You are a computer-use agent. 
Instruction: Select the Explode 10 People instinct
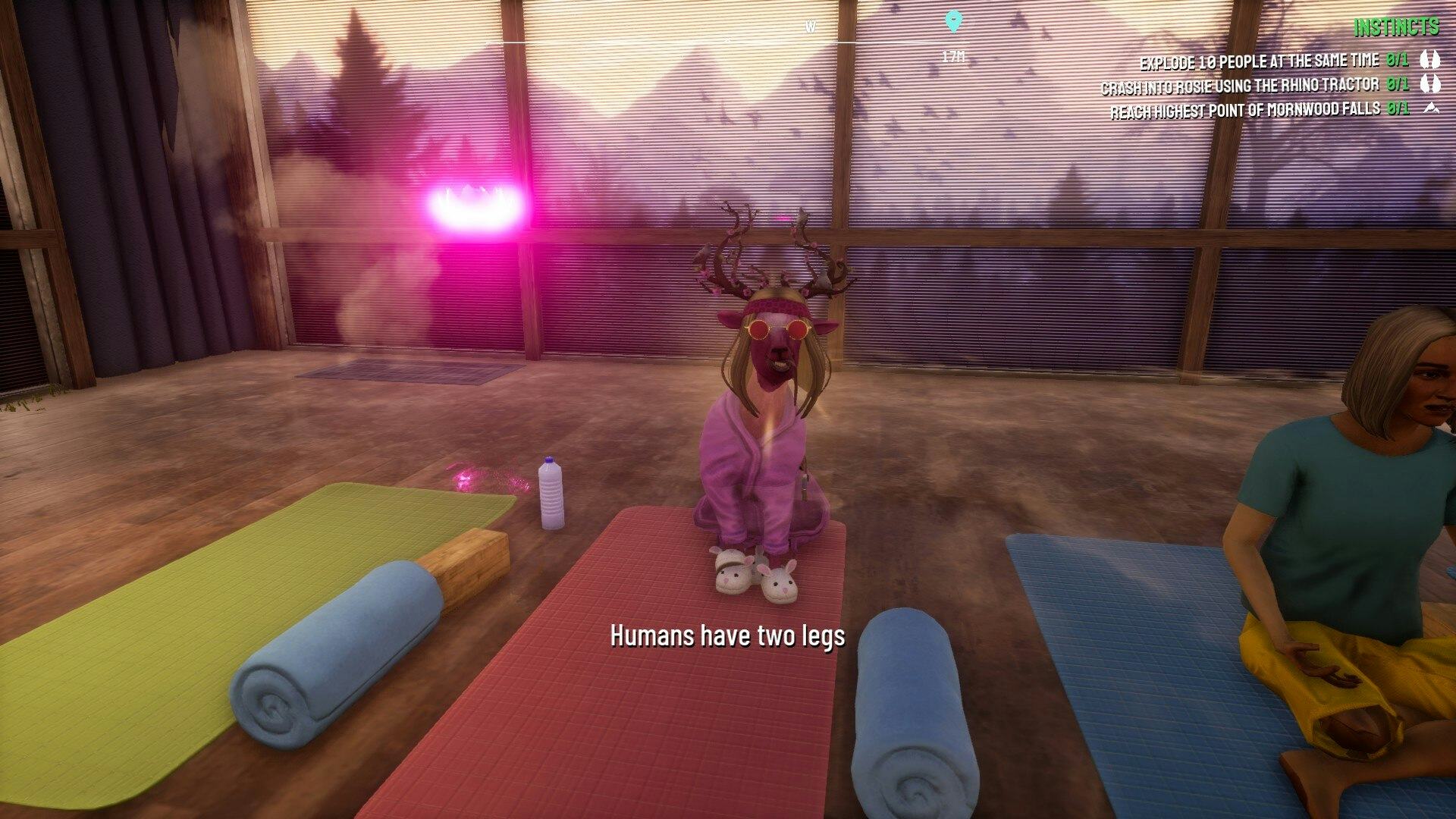click(x=1259, y=61)
